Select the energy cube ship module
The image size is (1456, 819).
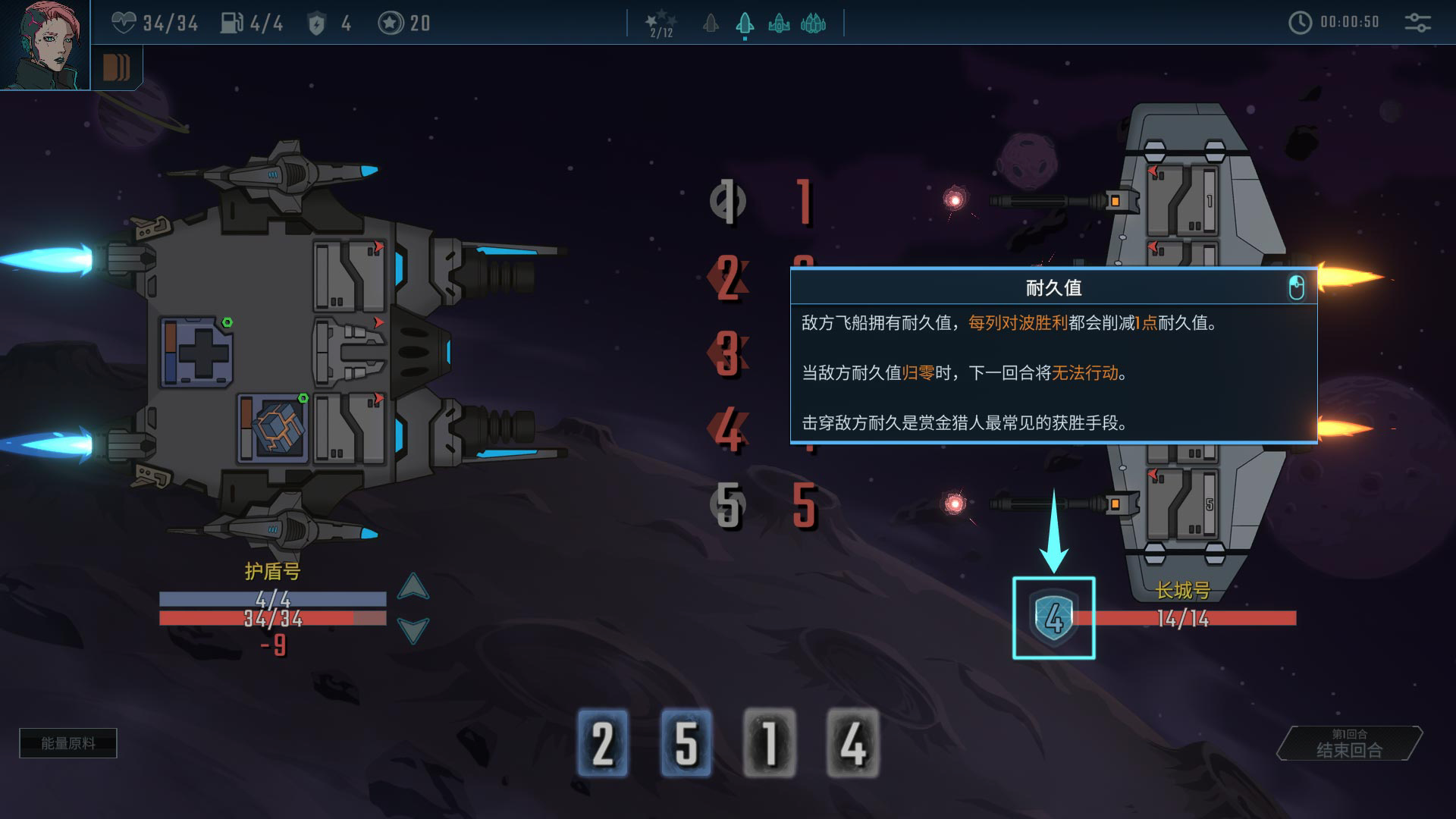coord(273,427)
